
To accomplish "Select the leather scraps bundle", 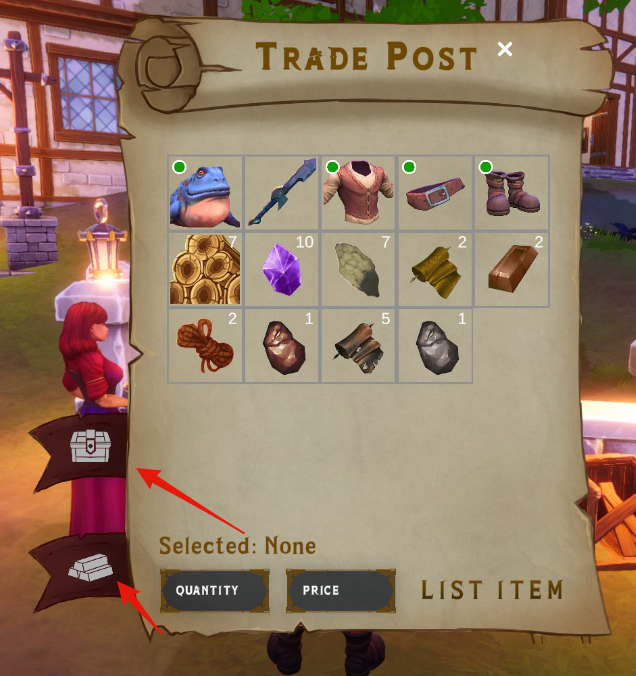I will coord(359,346).
